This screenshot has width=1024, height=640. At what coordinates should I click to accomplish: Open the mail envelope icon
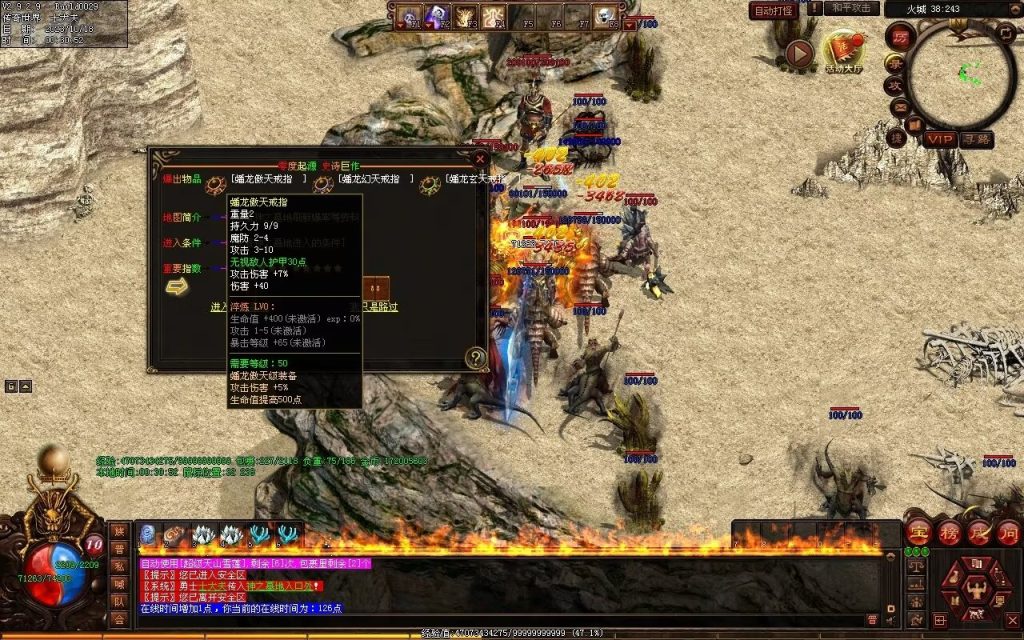point(900,107)
